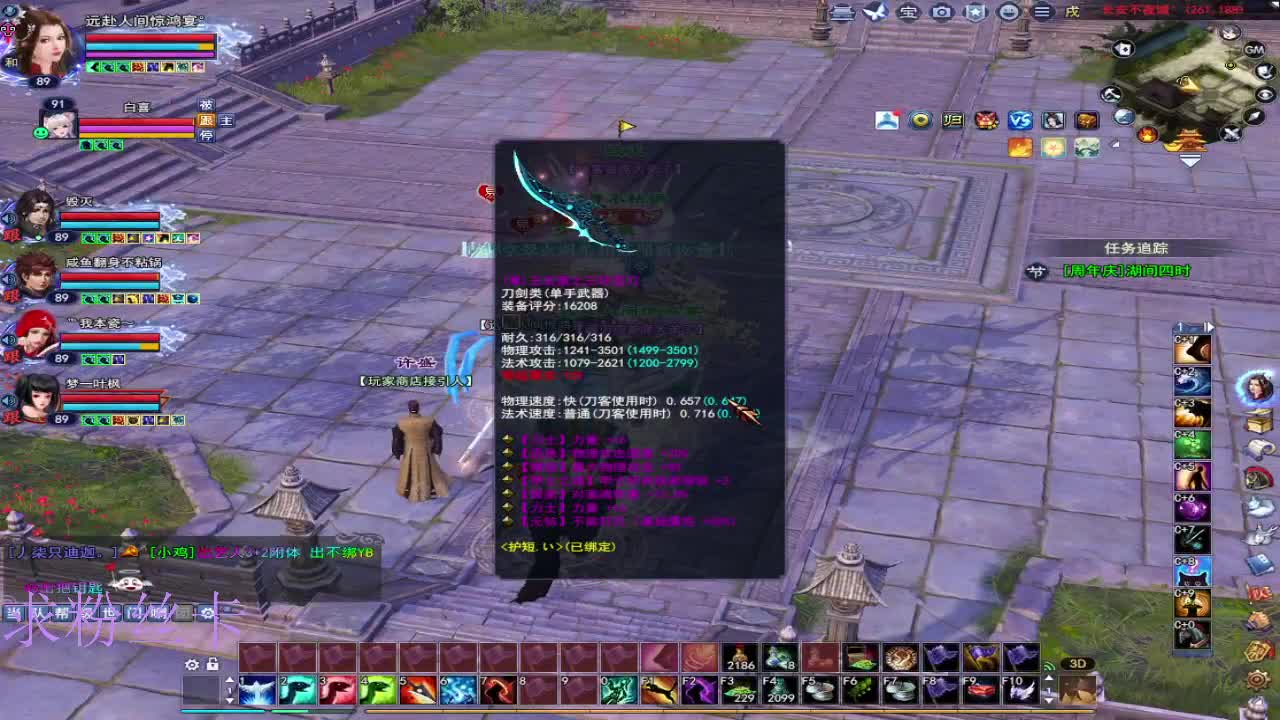Toggle the crossed swords PK icon near minimap
This screenshot has height=720, width=1280.
(1230, 134)
